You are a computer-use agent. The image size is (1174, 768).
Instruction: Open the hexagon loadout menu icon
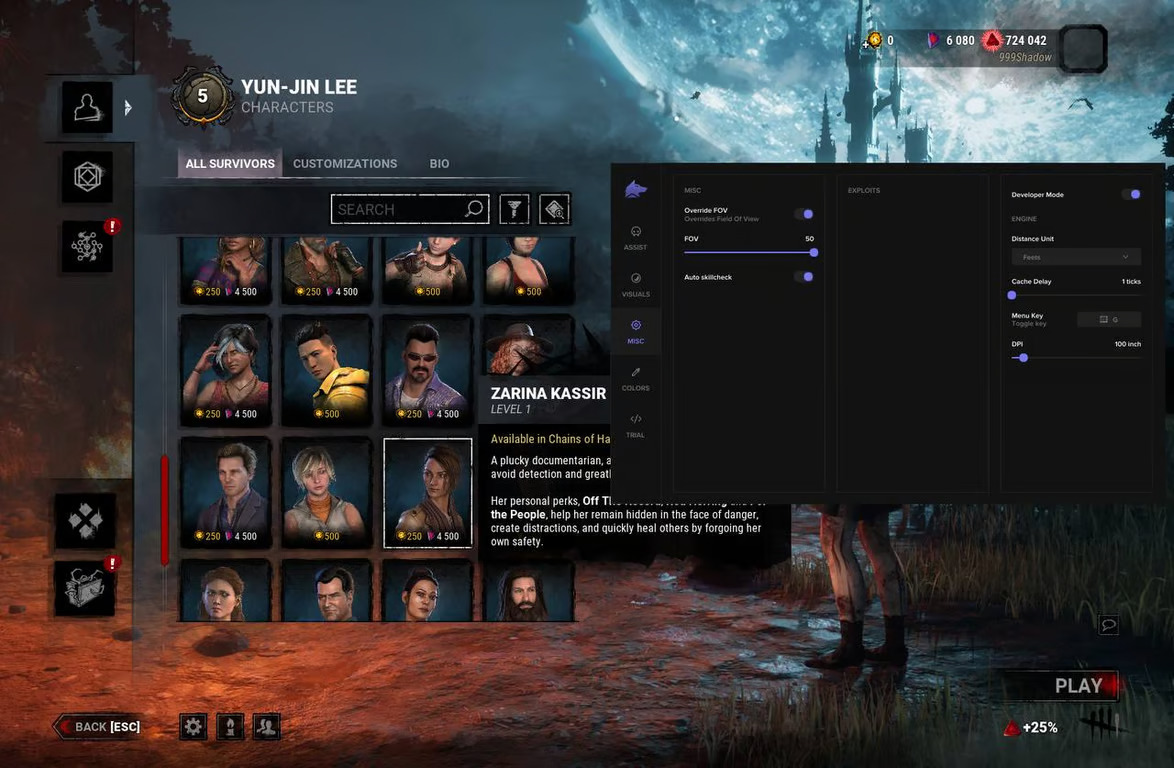pyautogui.click(x=87, y=178)
